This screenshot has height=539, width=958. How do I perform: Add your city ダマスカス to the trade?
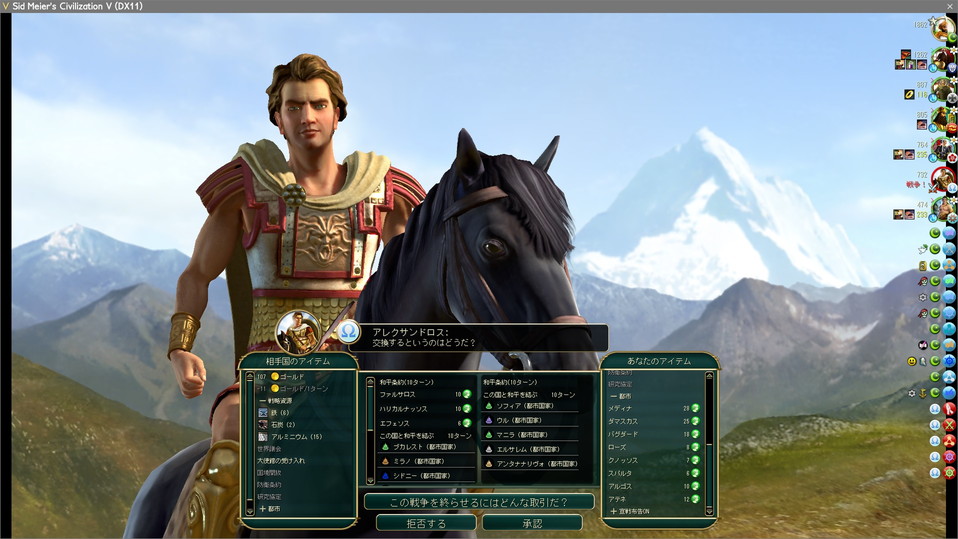click(627, 420)
